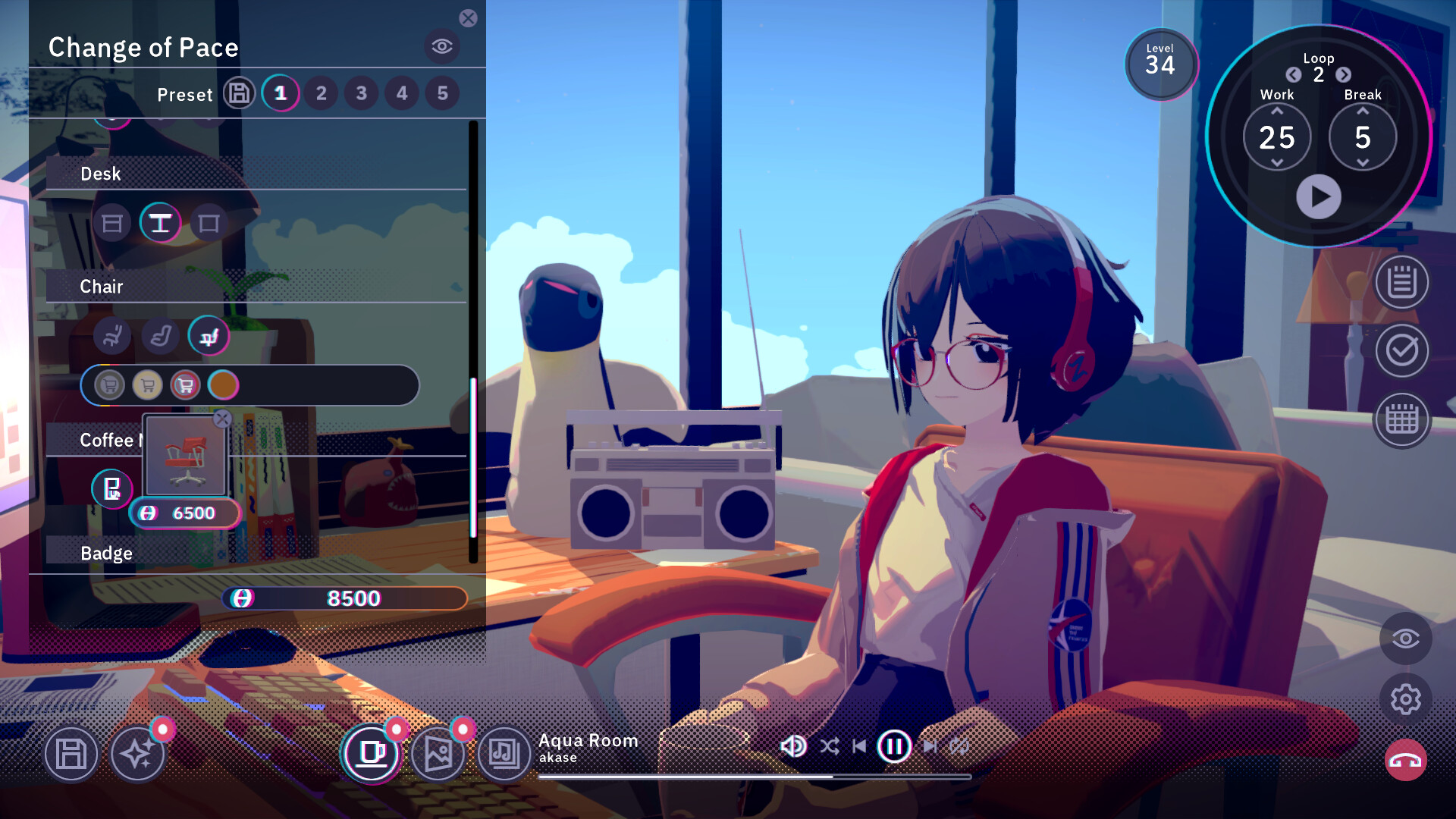The height and width of the screenshot is (819, 1456).
Task: Select the orange chair color swatch
Action: 224,385
